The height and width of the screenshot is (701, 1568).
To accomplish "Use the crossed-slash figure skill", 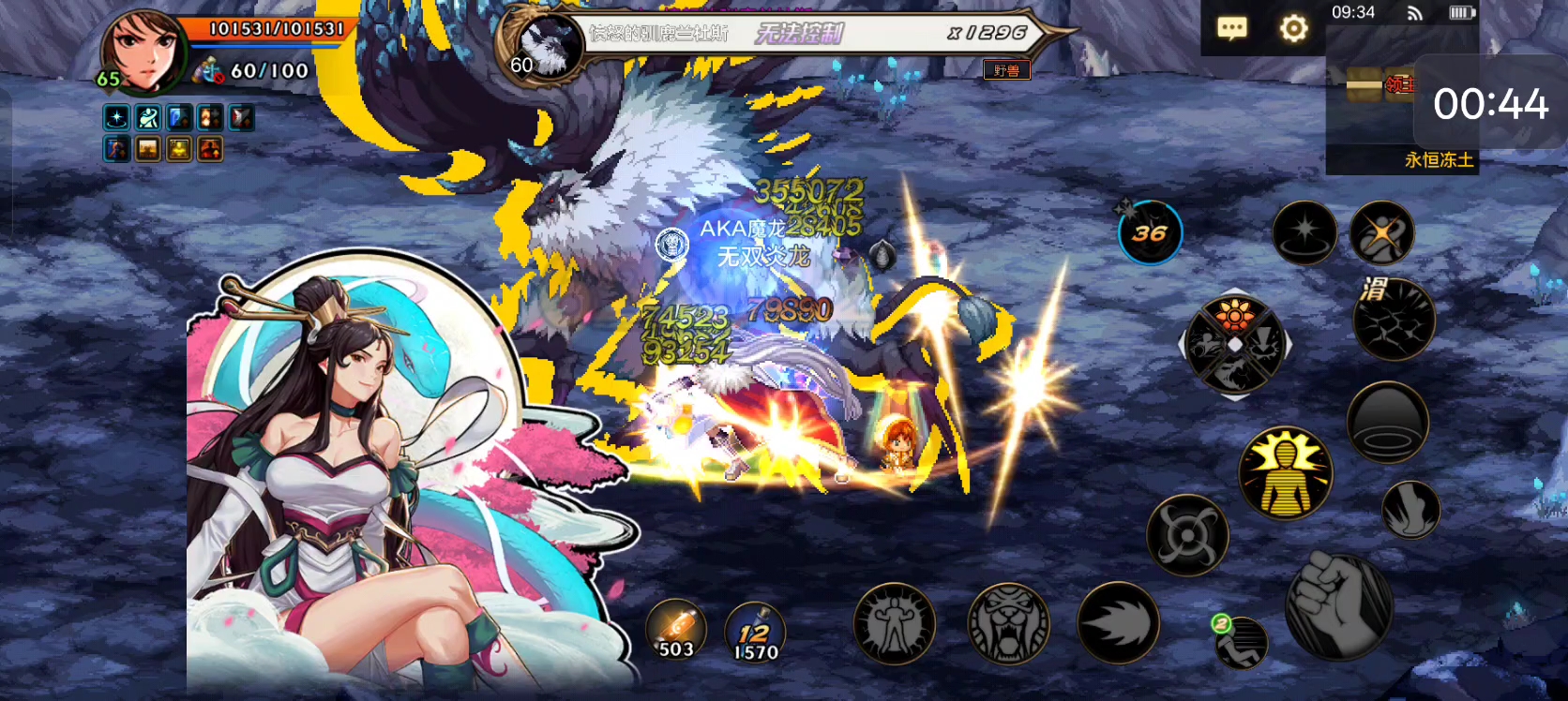I will tap(1381, 232).
